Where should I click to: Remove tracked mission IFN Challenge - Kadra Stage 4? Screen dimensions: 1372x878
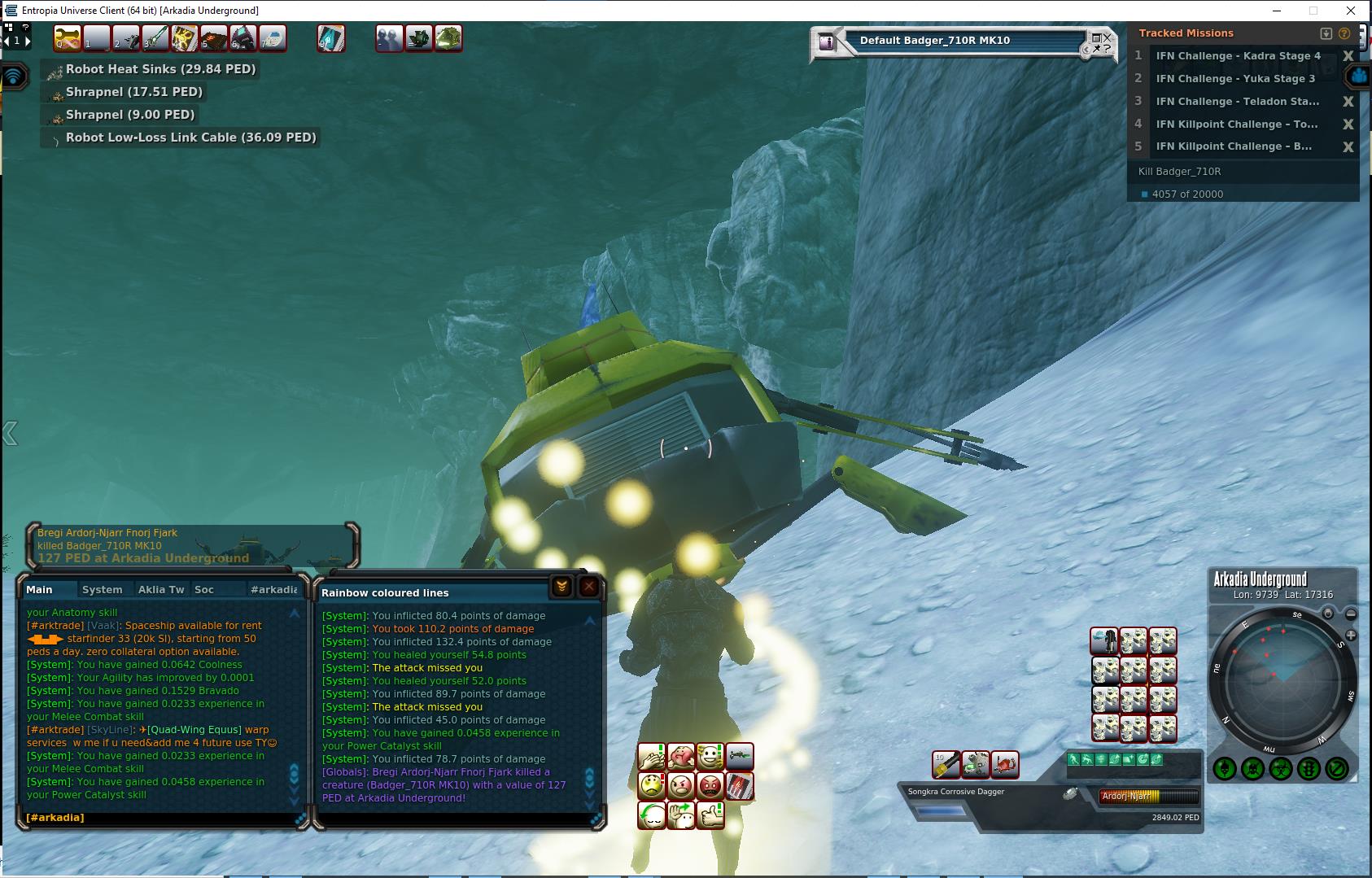pos(1348,56)
